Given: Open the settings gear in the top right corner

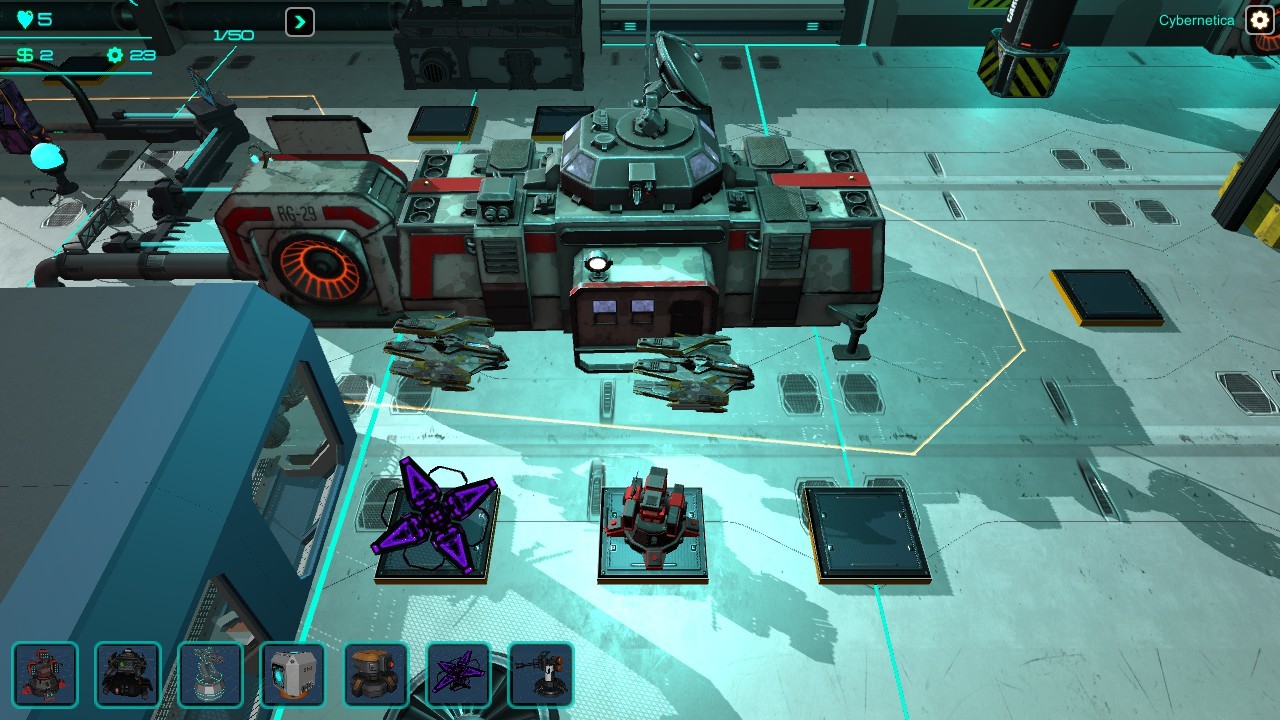Looking at the screenshot, I should (x=1258, y=20).
